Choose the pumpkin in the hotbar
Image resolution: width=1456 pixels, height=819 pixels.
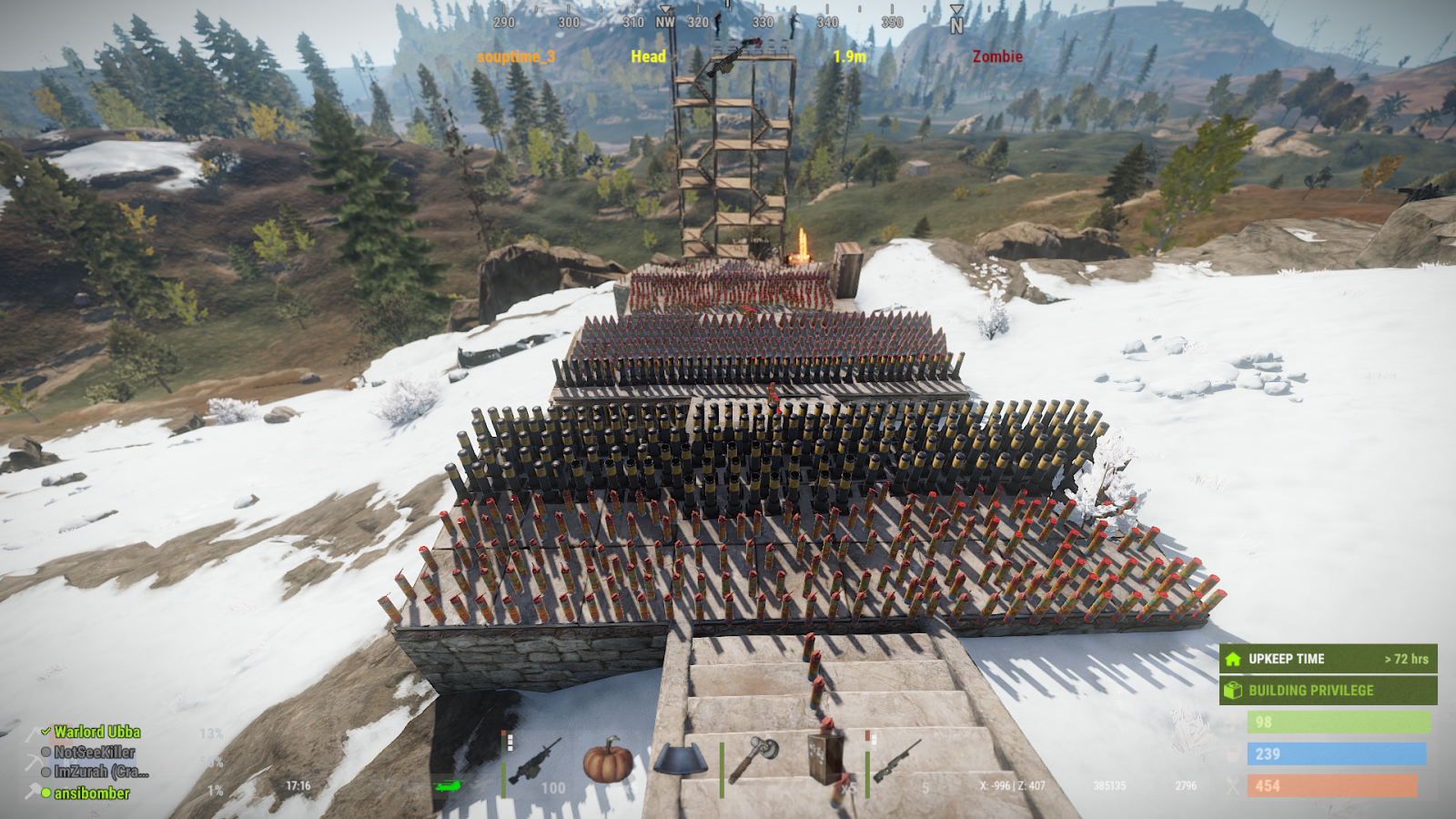[607, 761]
